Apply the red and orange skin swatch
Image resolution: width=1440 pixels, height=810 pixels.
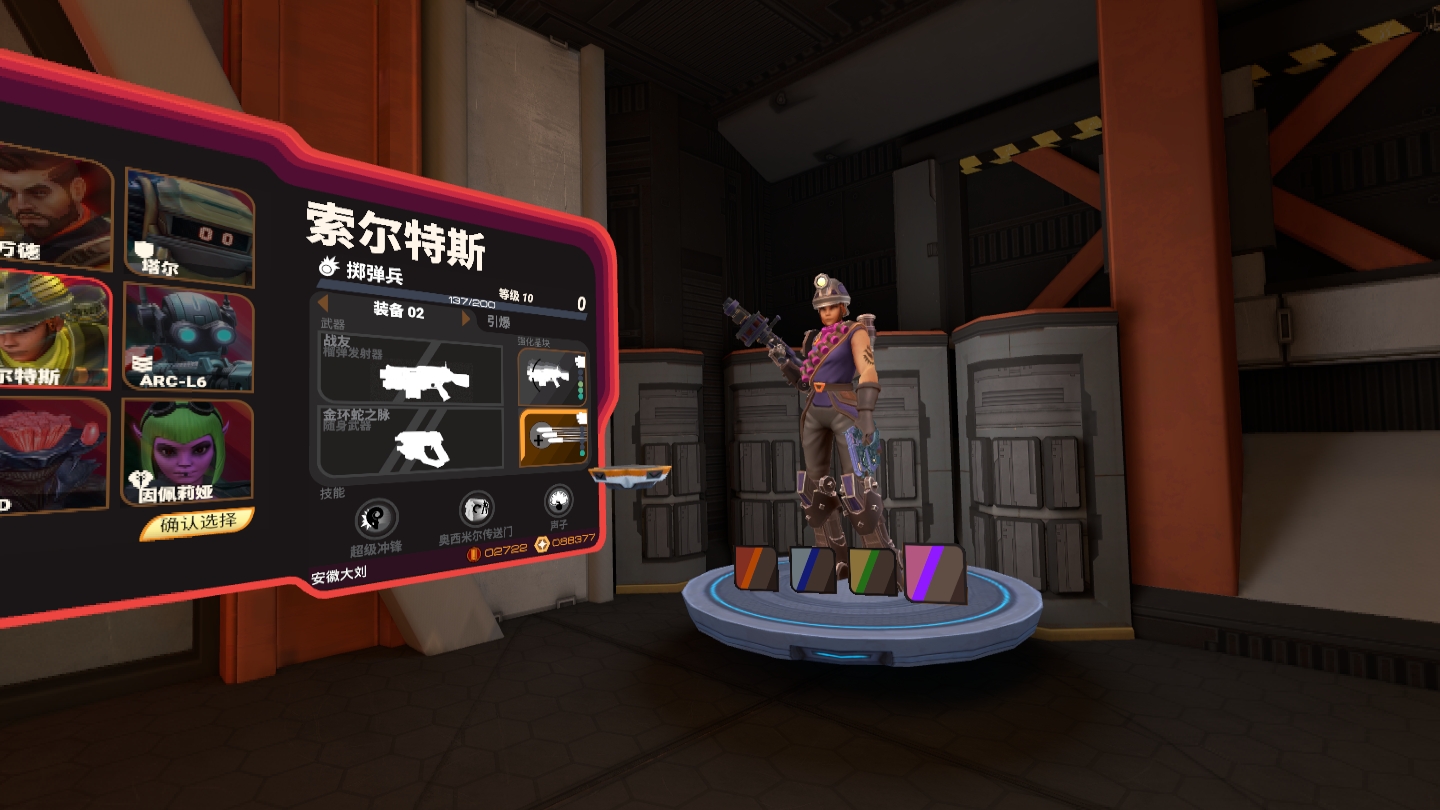756,568
